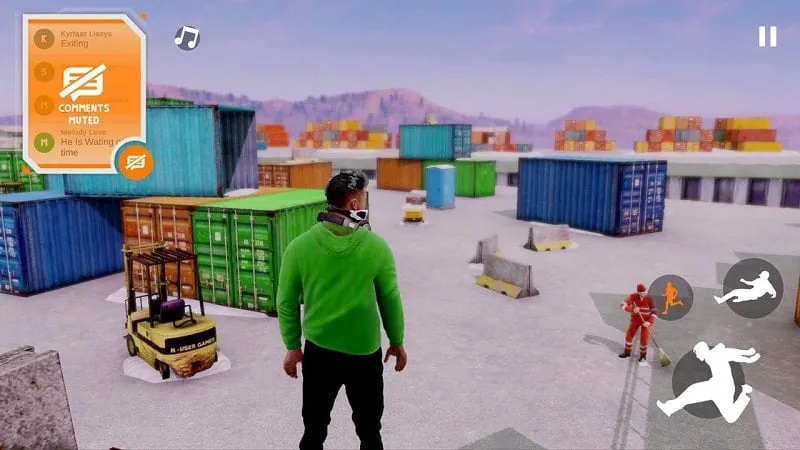Toggle the music note icon
800x450 pixels.
coord(187,38)
